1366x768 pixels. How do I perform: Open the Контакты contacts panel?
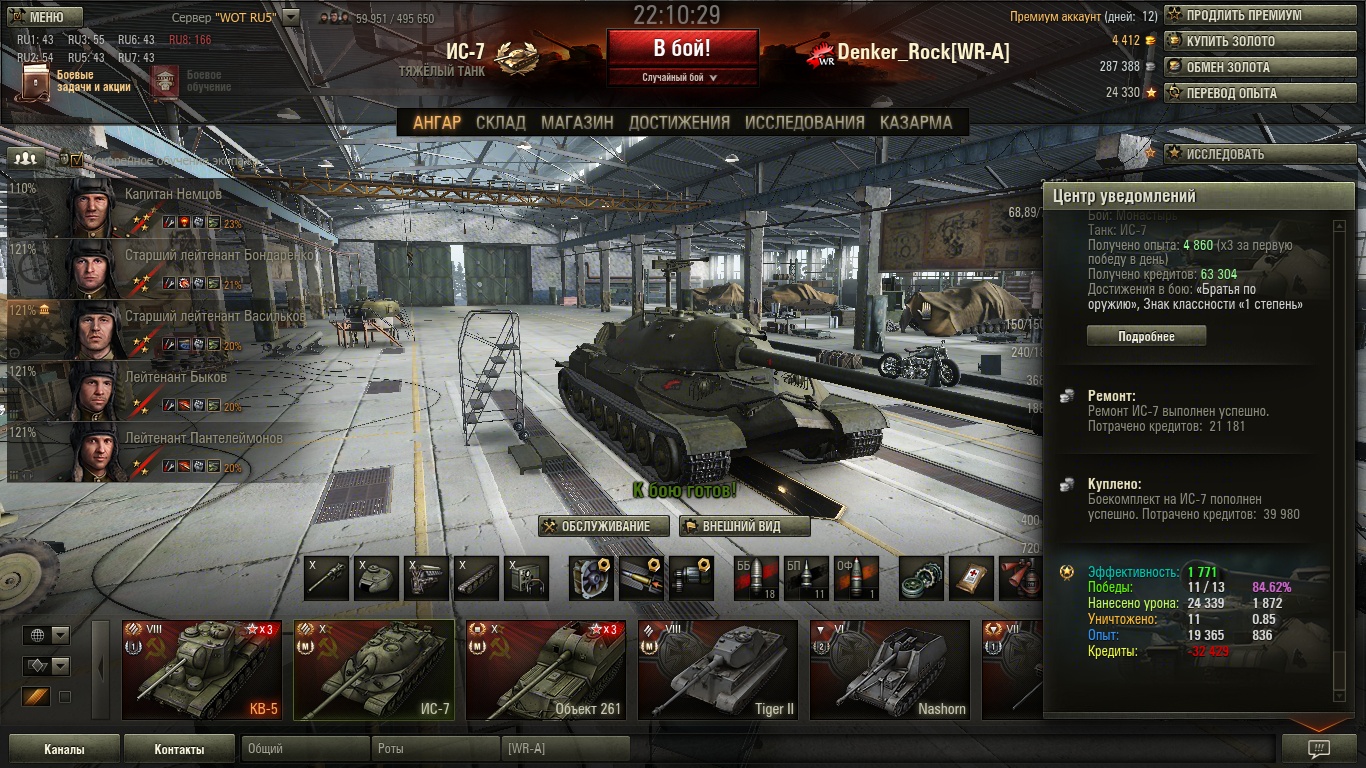[180, 749]
